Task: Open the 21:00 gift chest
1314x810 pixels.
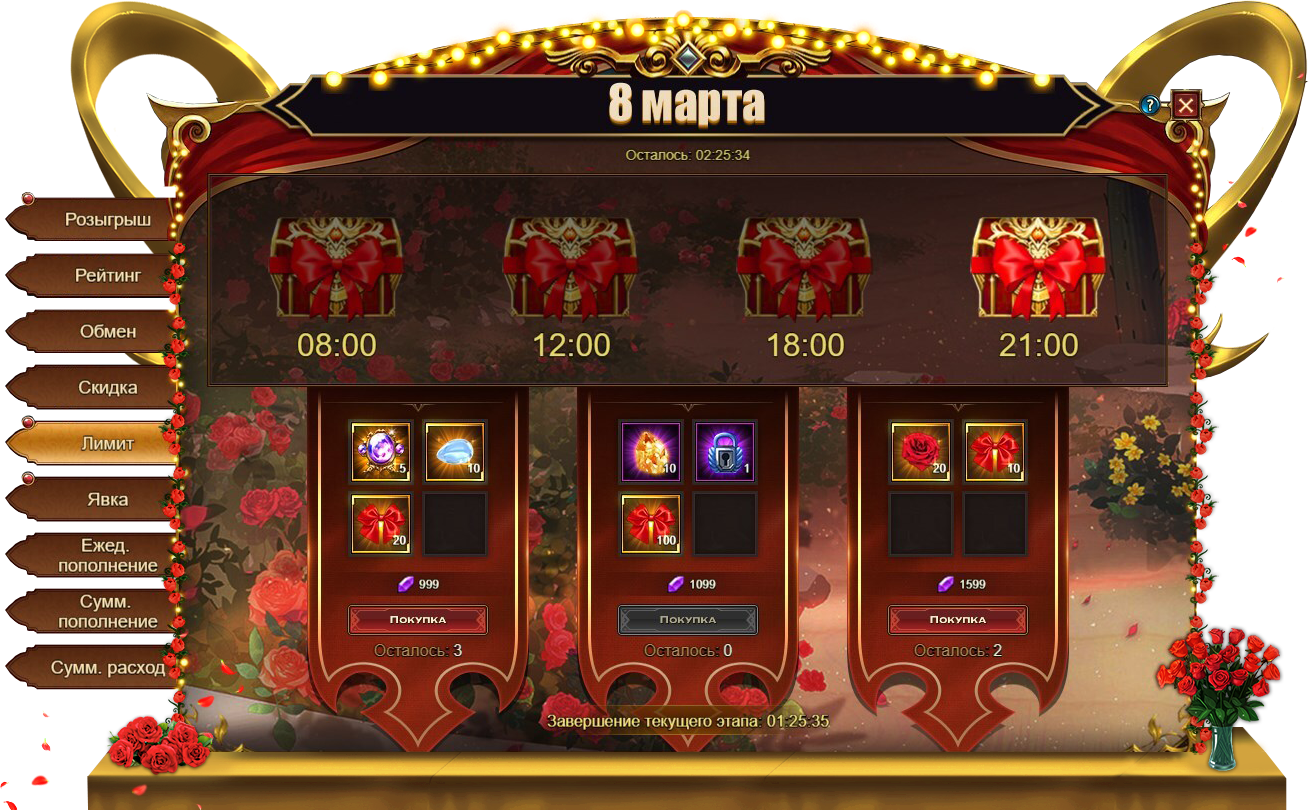Action: pyautogui.click(x=1038, y=267)
